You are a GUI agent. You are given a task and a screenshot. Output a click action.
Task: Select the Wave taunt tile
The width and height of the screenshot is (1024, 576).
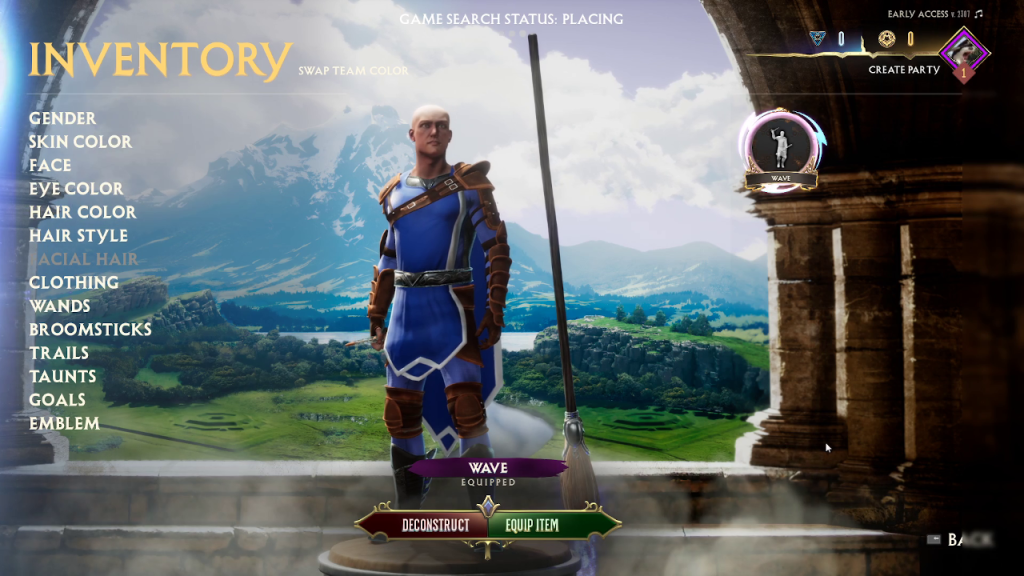point(781,148)
